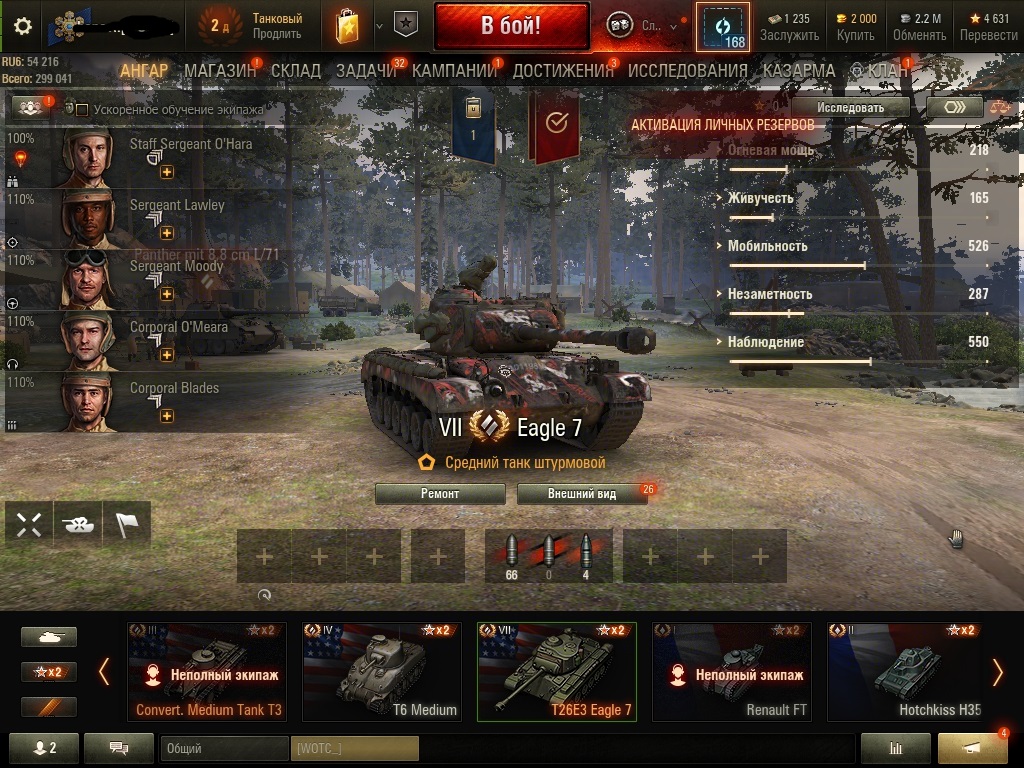Viewport: 1024px width, 768px height.
Task: Show the Достижения tab
Action: click(563, 71)
